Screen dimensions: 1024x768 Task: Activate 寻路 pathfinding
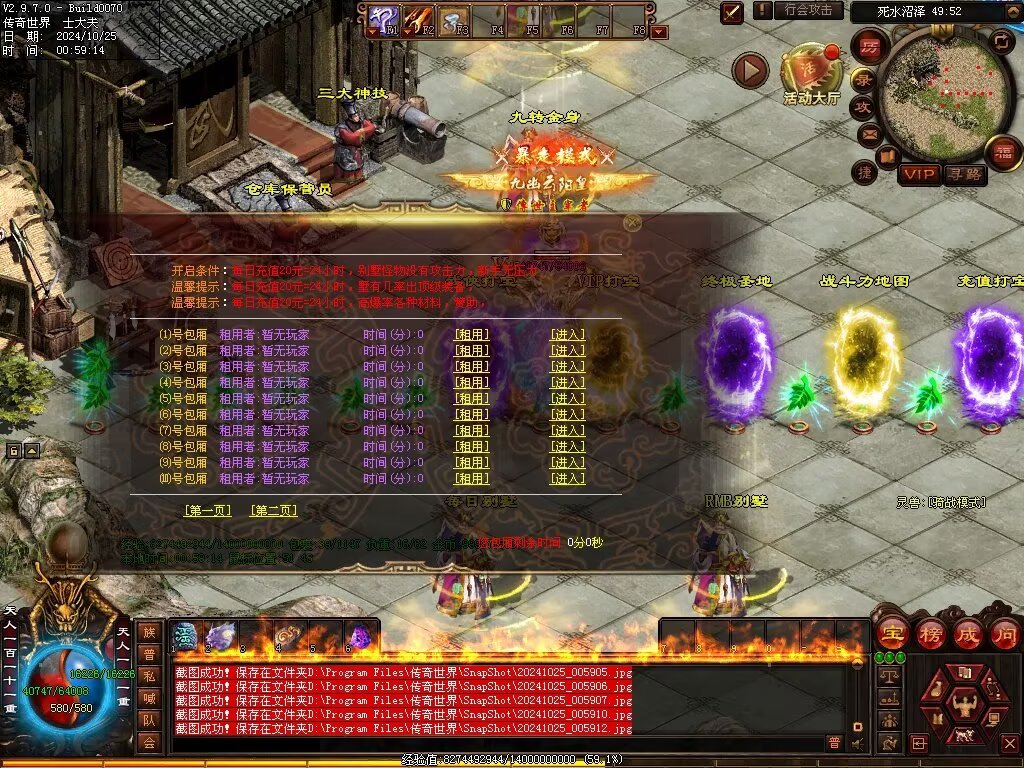point(964,174)
